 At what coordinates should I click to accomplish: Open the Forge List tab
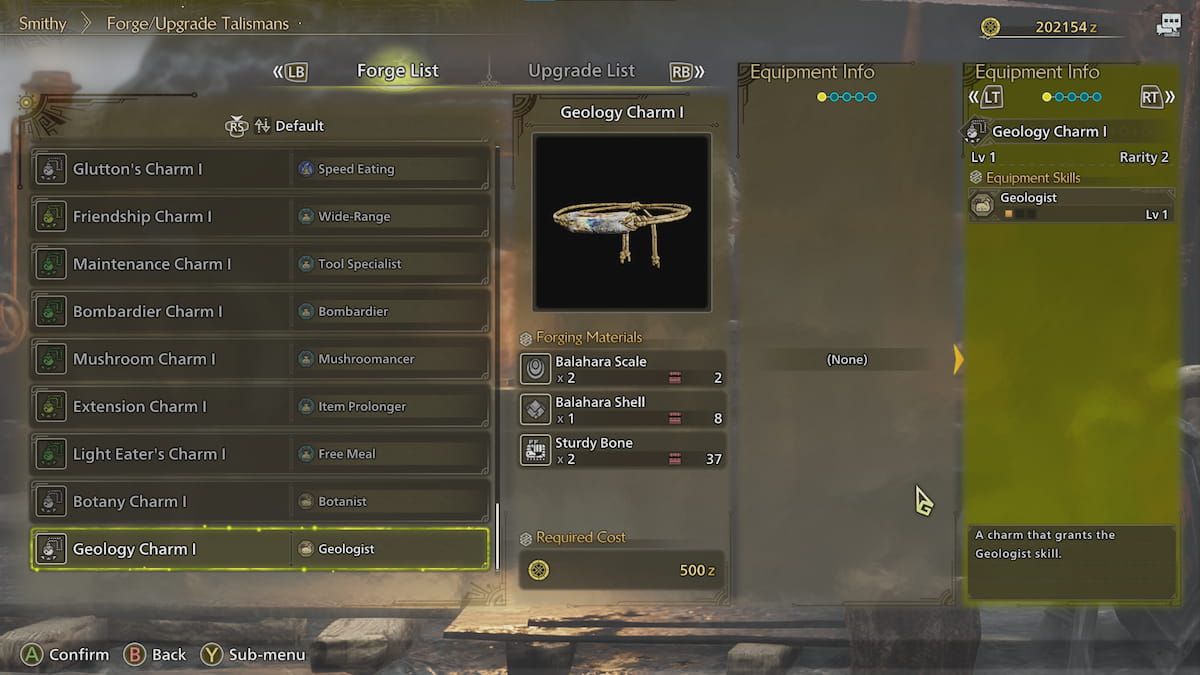coord(397,71)
